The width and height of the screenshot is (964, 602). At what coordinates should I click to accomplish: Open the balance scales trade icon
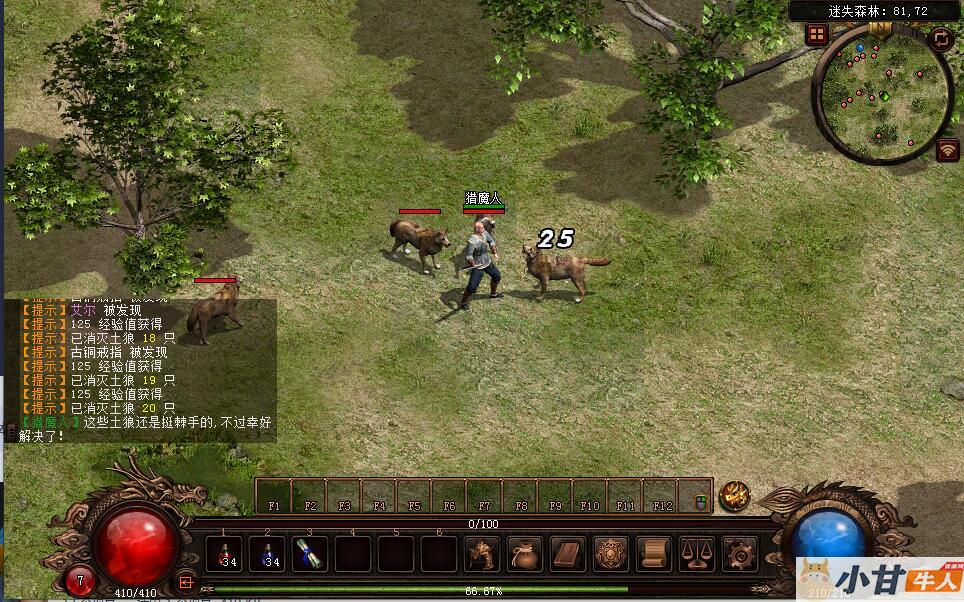pyautogui.click(x=697, y=554)
